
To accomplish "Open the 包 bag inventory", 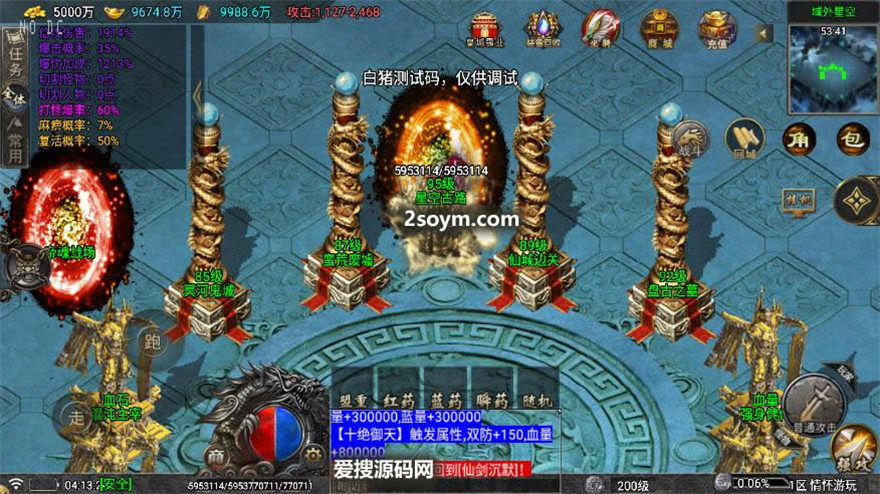I will coord(852,139).
